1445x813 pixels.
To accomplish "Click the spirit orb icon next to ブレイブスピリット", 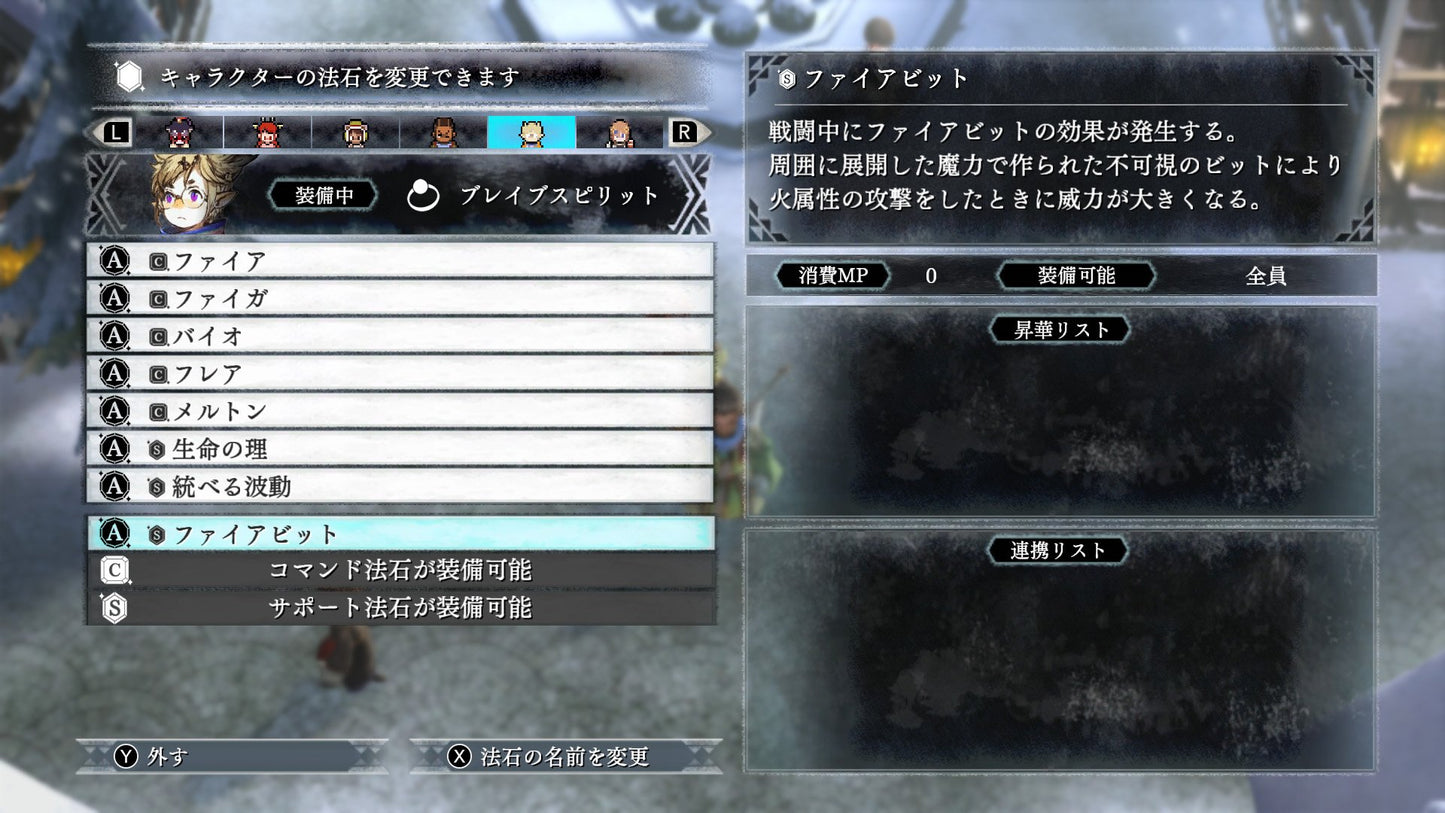I will (x=423, y=196).
